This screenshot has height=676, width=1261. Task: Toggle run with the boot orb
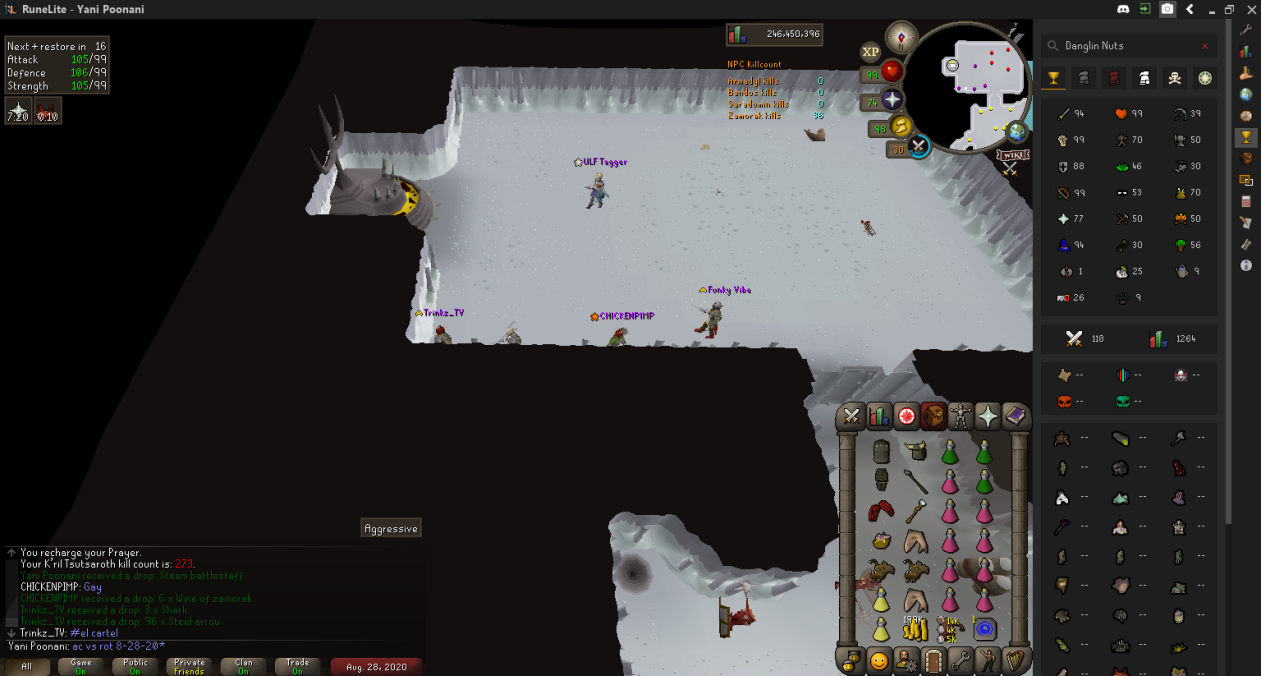(900, 126)
